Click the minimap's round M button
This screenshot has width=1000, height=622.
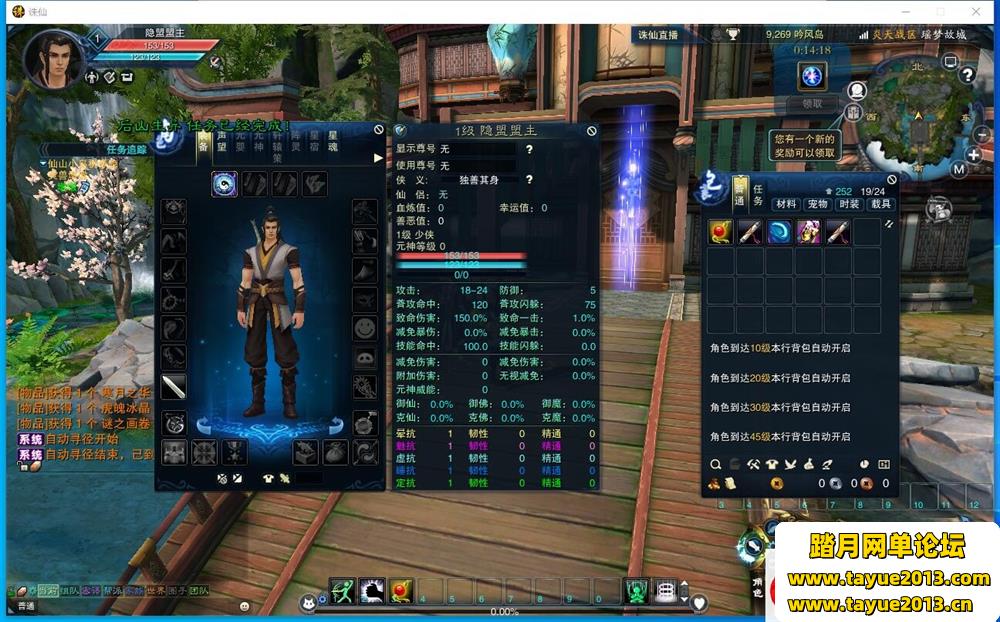pyautogui.click(x=958, y=169)
